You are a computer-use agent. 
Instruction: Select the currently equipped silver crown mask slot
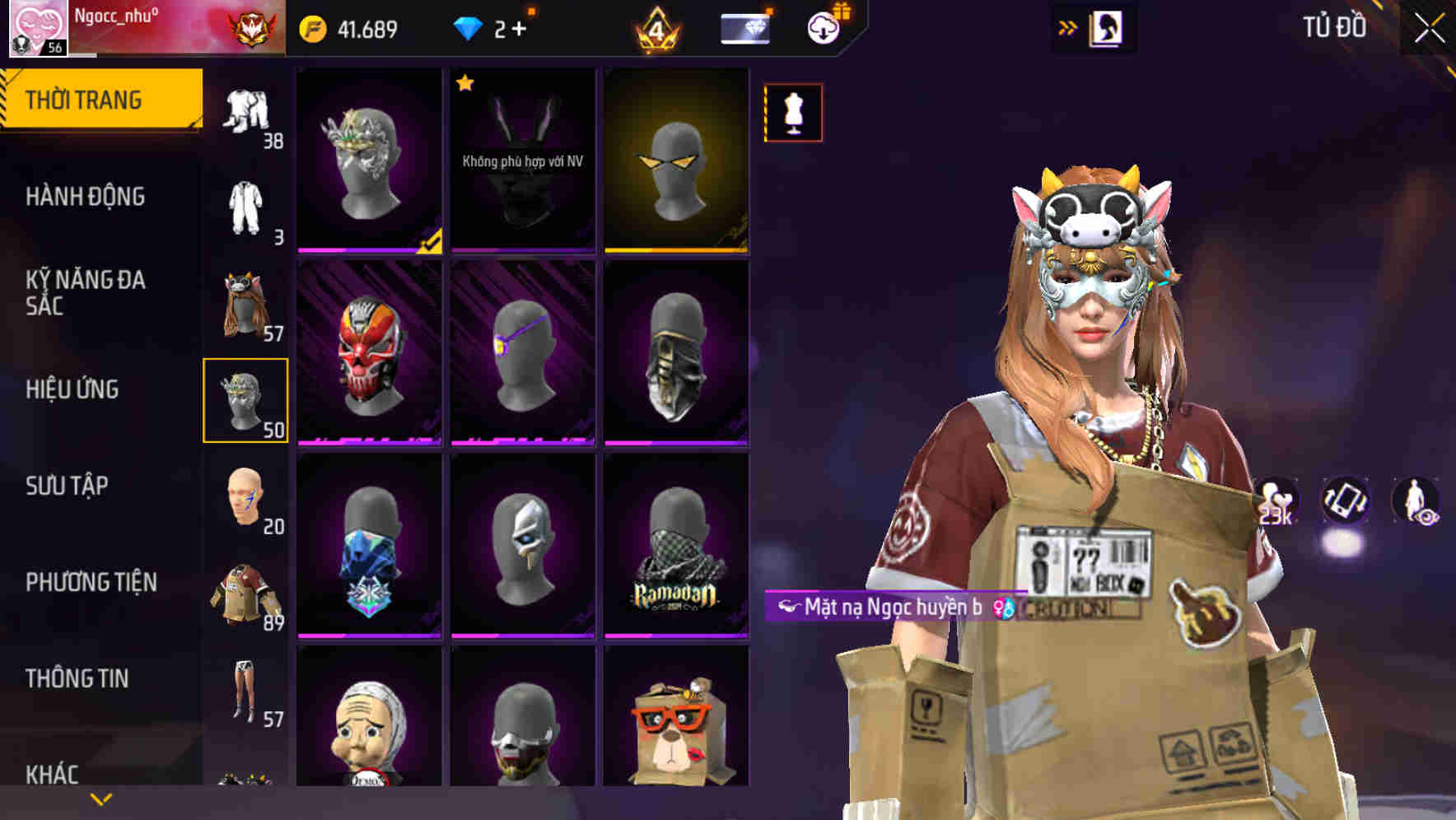click(x=246, y=401)
